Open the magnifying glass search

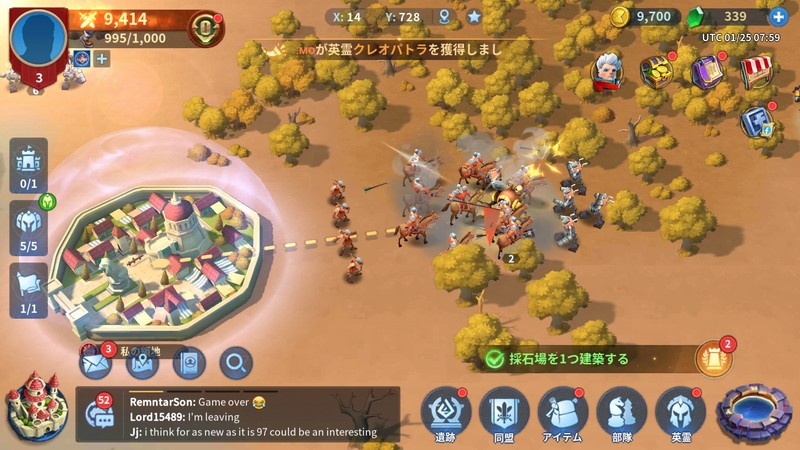[x=236, y=363]
